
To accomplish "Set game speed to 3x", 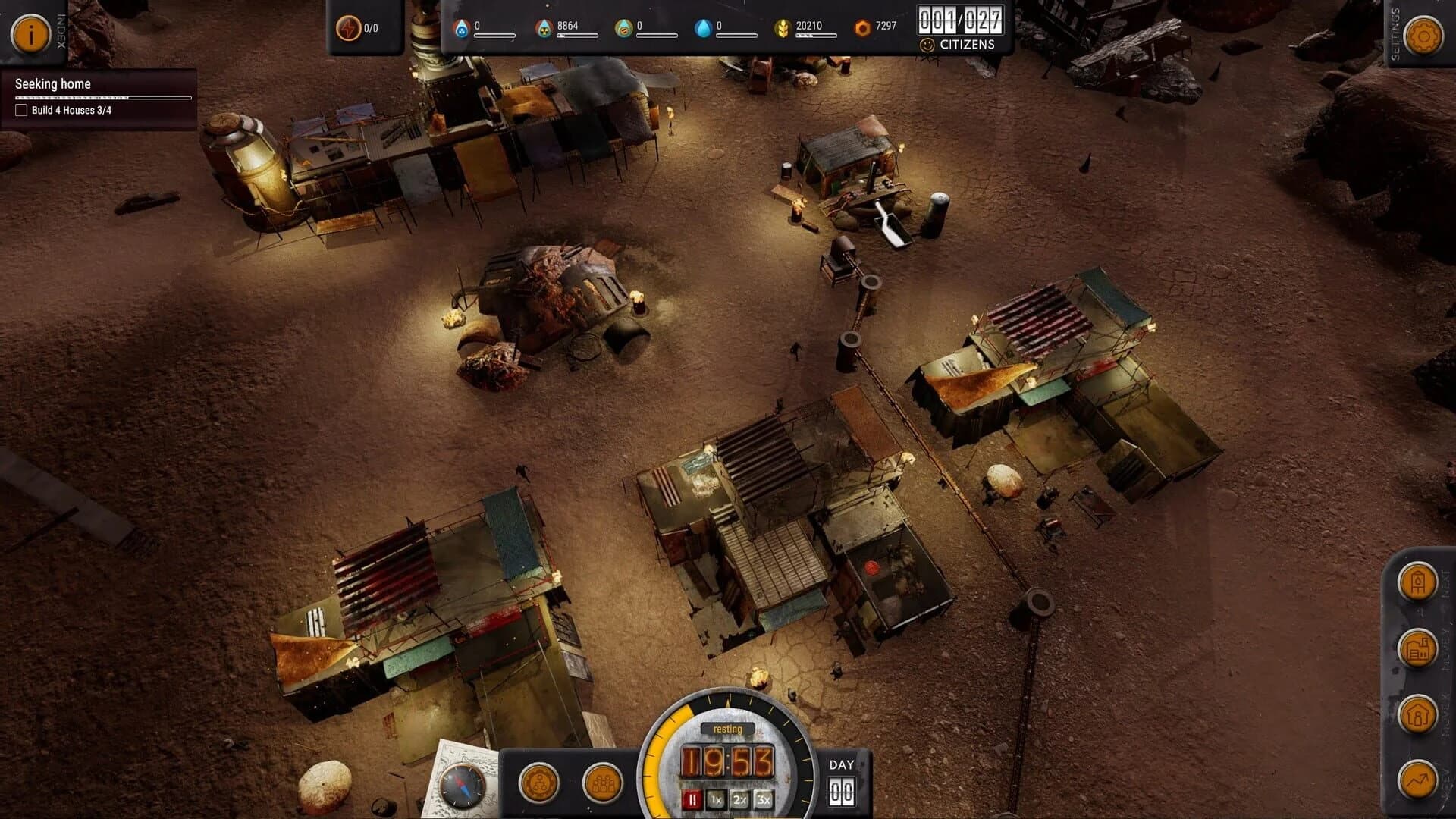I will tap(763, 799).
